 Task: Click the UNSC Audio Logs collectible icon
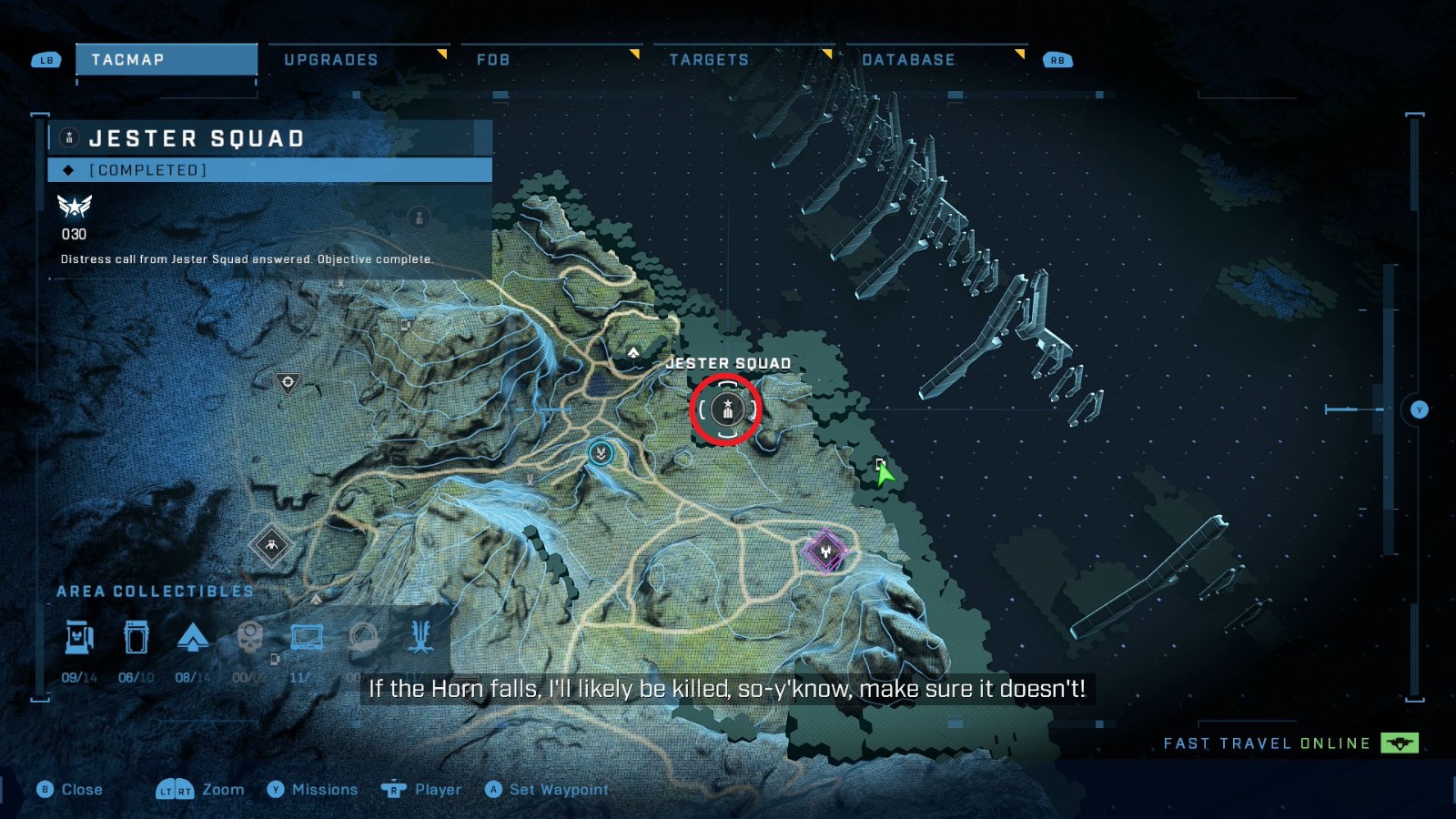tap(305, 637)
